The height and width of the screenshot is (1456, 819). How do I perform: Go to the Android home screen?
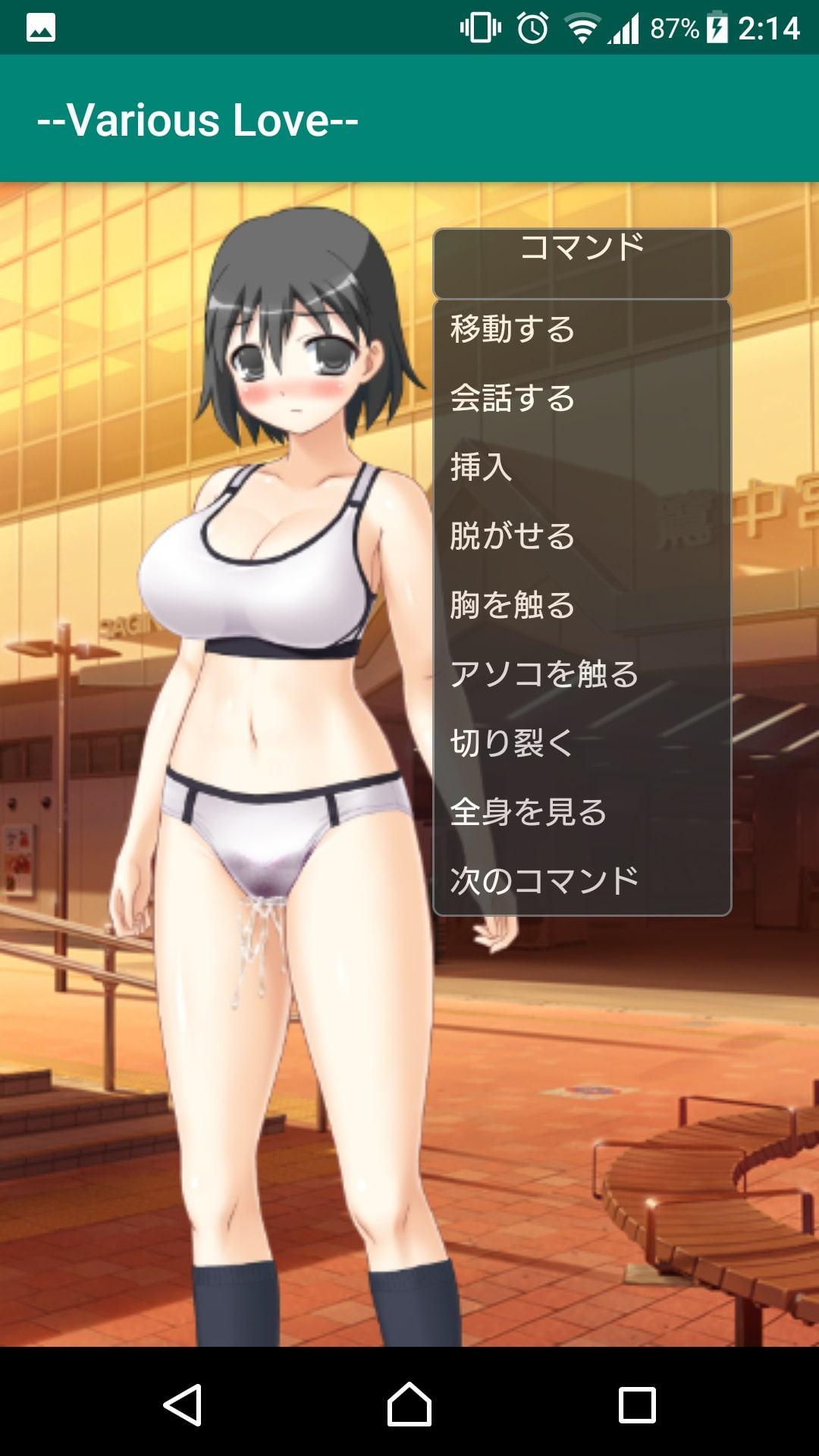pos(409,1404)
